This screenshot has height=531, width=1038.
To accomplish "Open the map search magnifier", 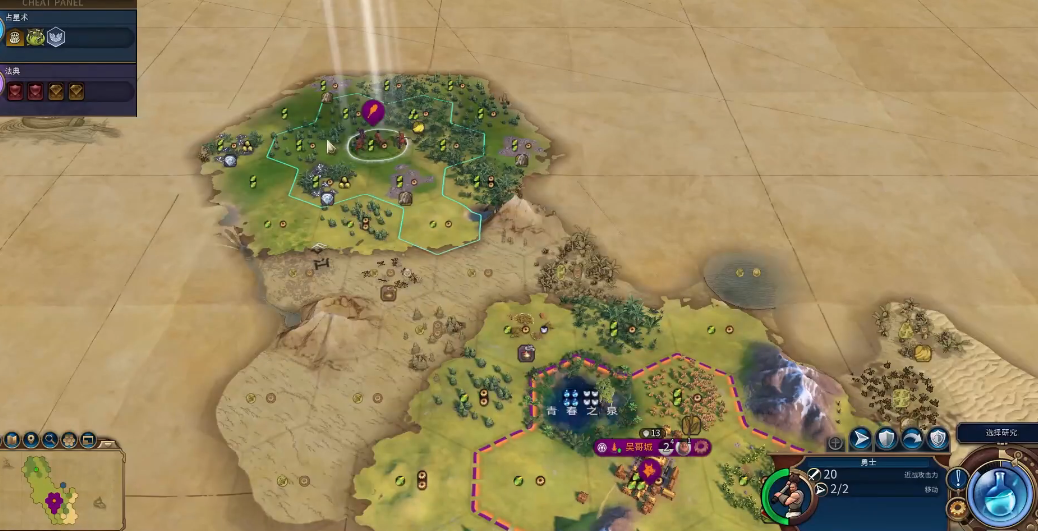I will tap(50, 439).
